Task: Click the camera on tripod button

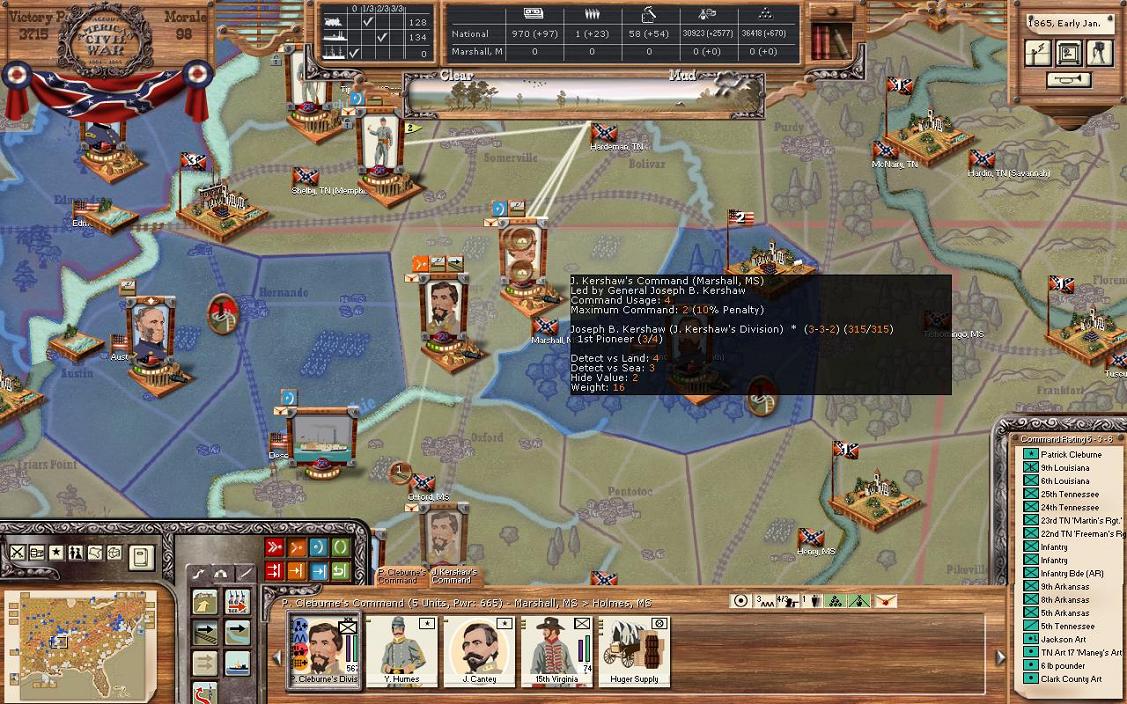Action: 1100,53
